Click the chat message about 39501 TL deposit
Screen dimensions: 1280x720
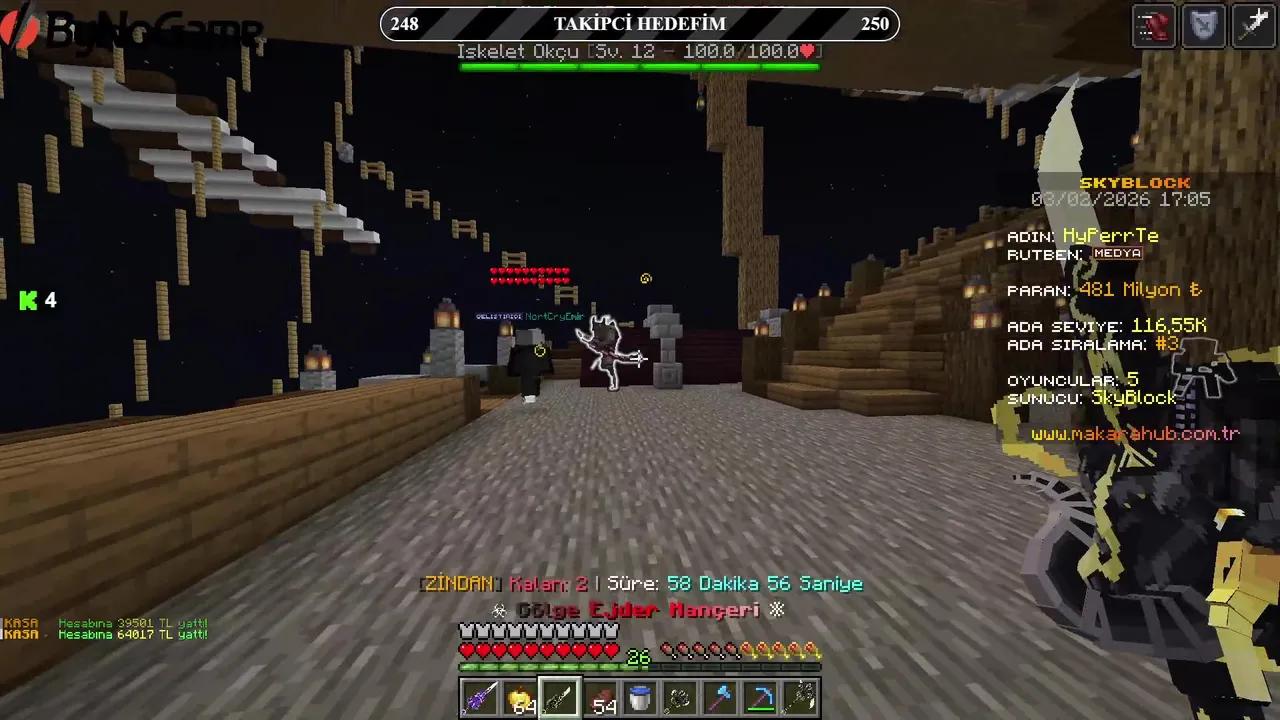point(130,622)
